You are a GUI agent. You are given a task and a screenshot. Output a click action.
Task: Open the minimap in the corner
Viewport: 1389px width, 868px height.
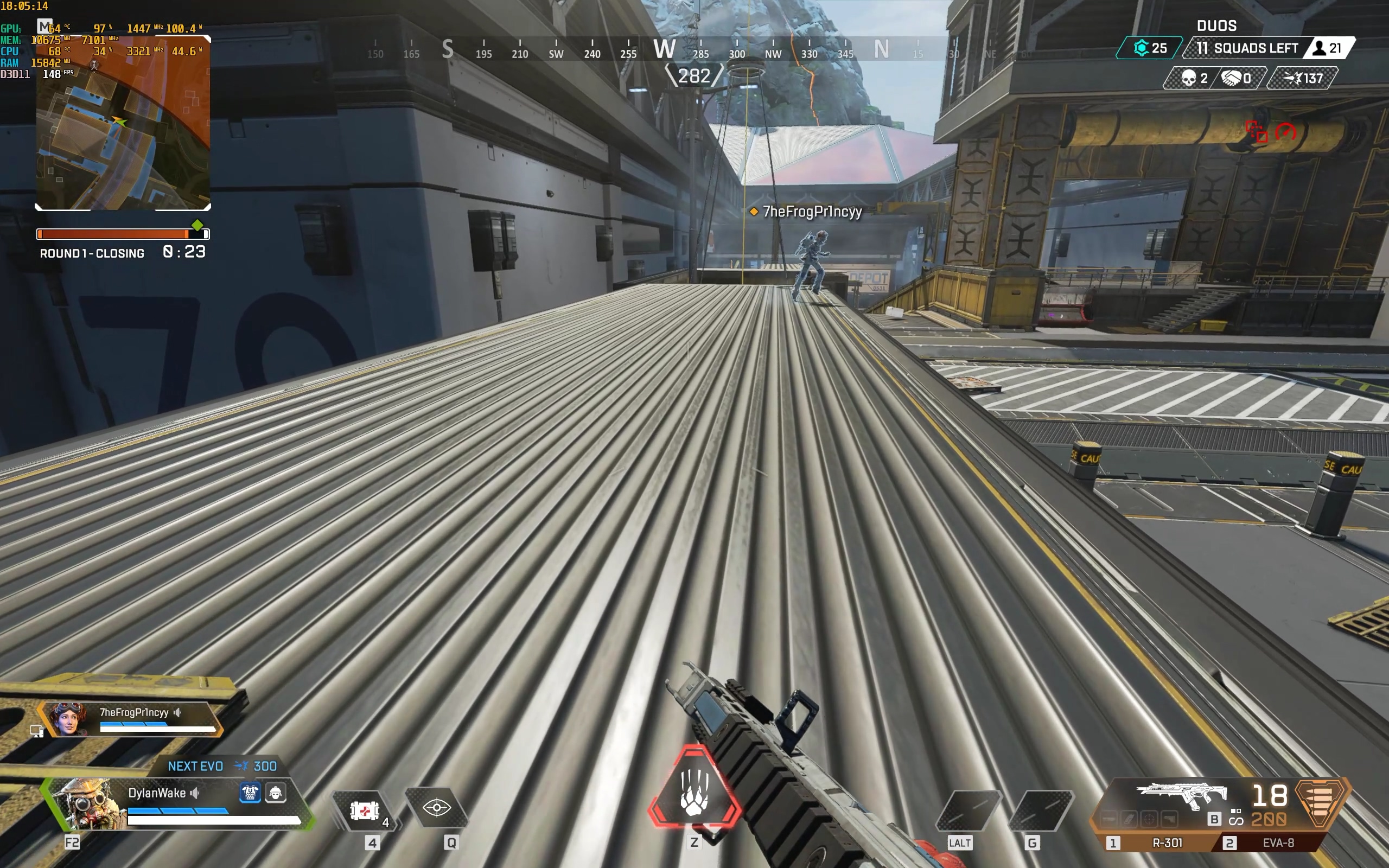point(123,124)
